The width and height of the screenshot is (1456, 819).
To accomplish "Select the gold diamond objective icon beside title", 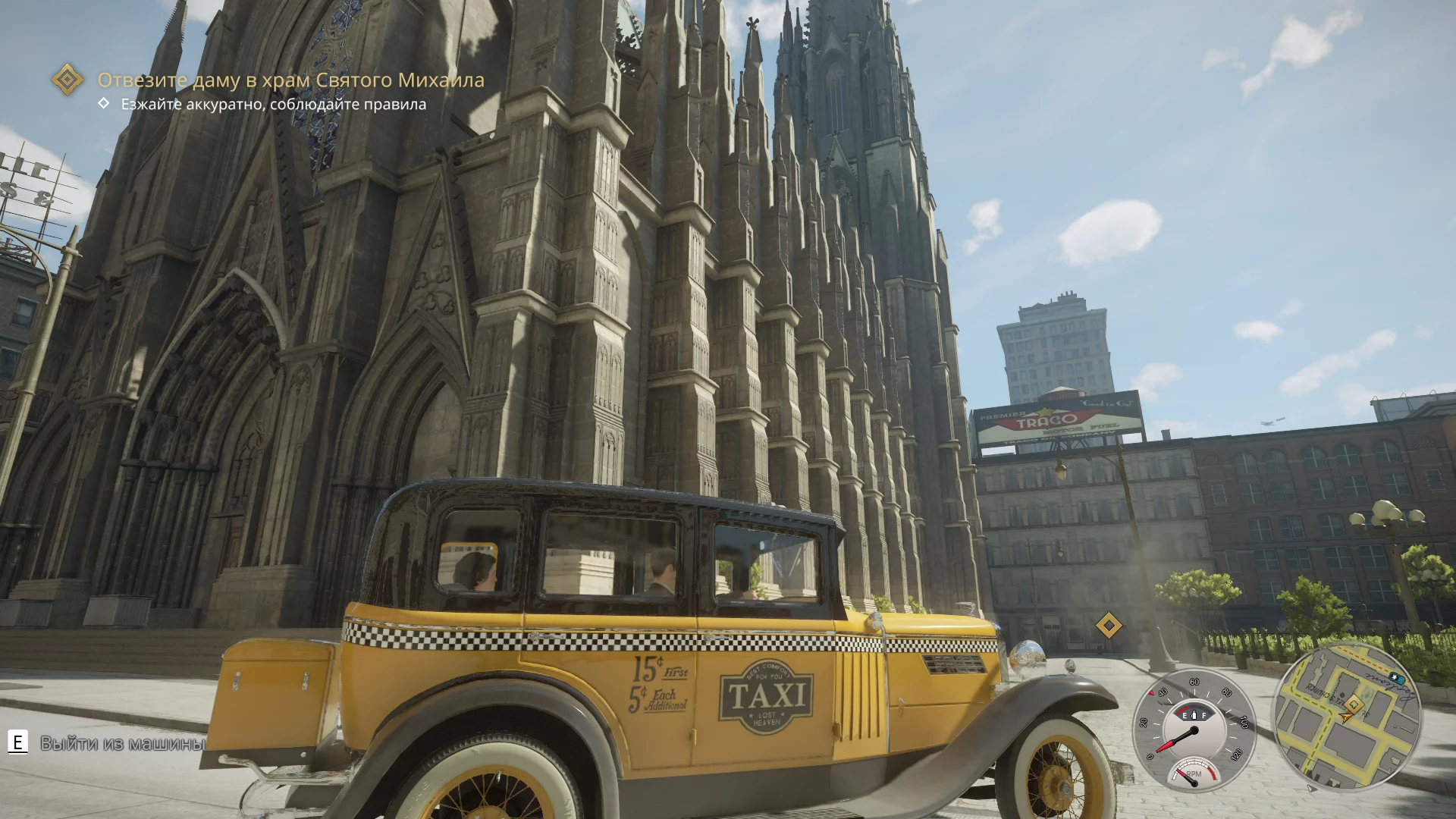I will click(67, 79).
